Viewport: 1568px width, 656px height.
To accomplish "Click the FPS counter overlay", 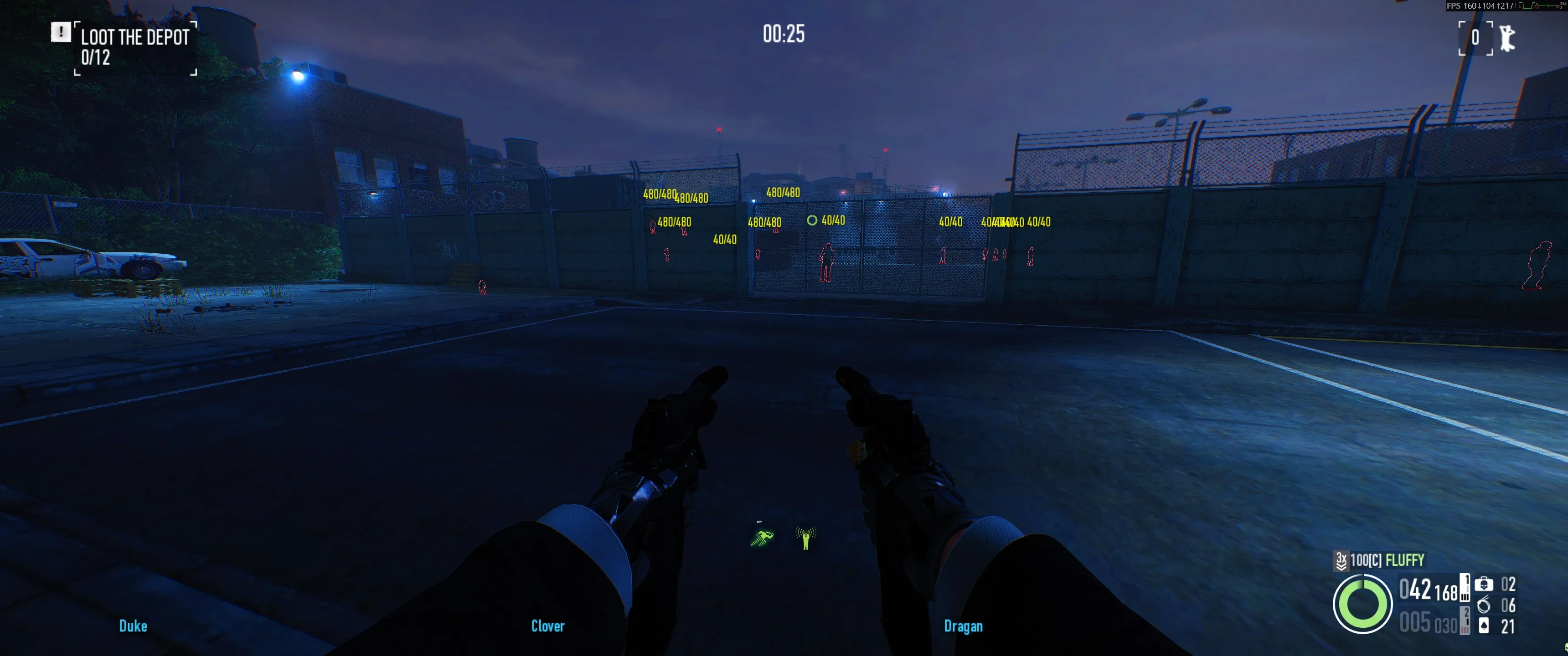I will point(1479,5).
